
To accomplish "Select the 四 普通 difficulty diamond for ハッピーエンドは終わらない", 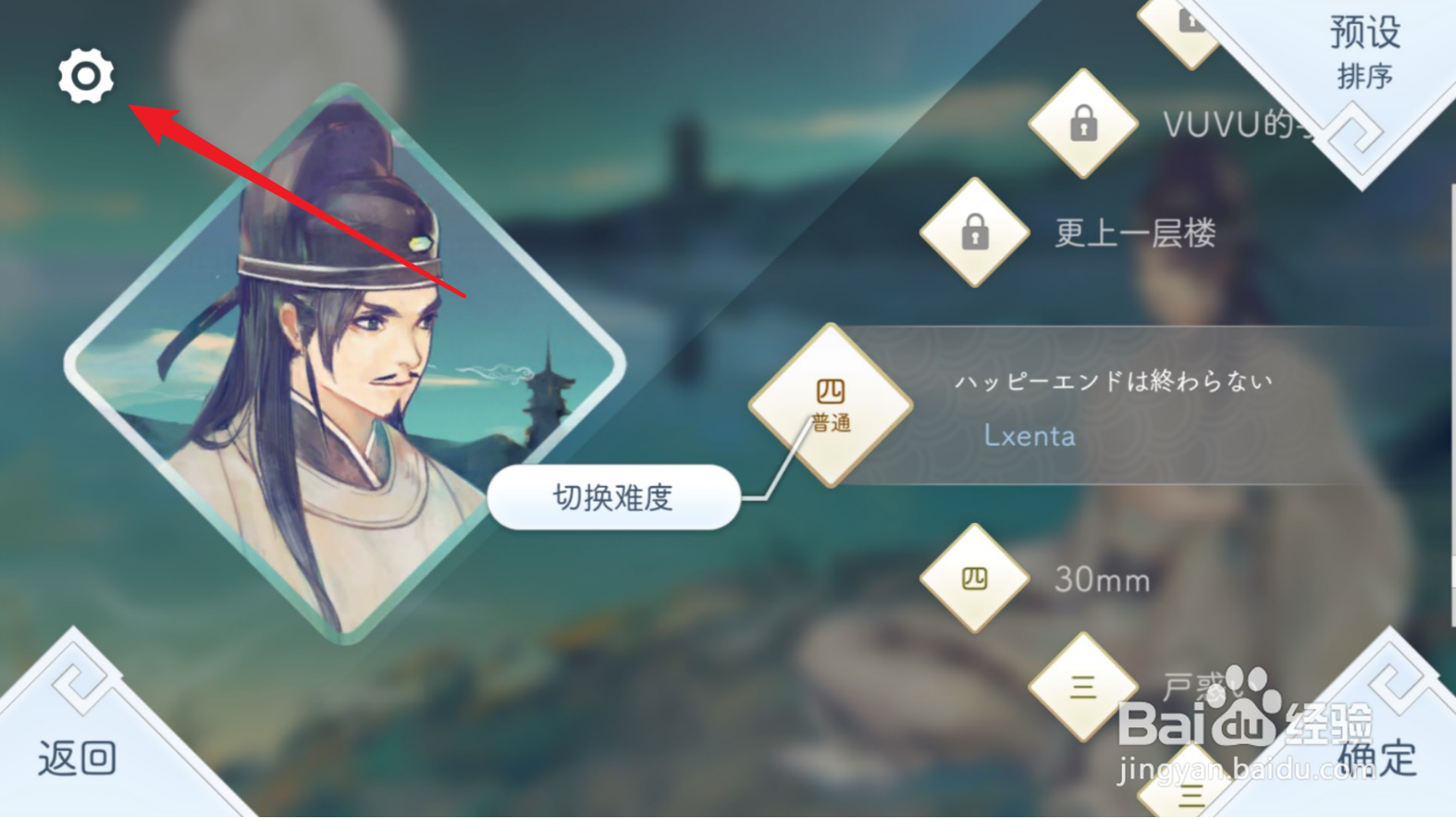I will pyautogui.click(x=831, y=405).
